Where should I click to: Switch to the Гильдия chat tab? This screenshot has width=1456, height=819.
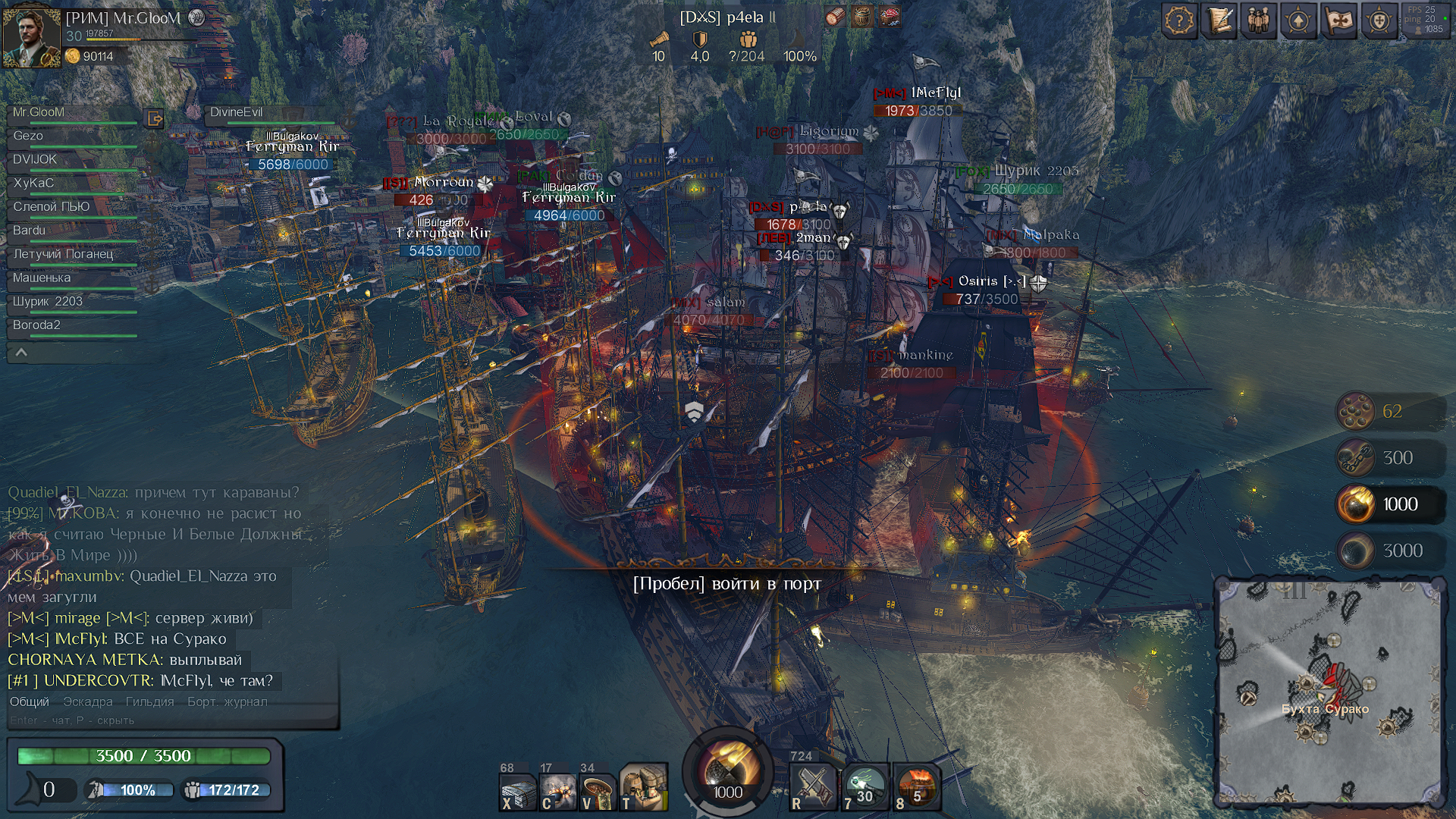click(x=149, y=702)
